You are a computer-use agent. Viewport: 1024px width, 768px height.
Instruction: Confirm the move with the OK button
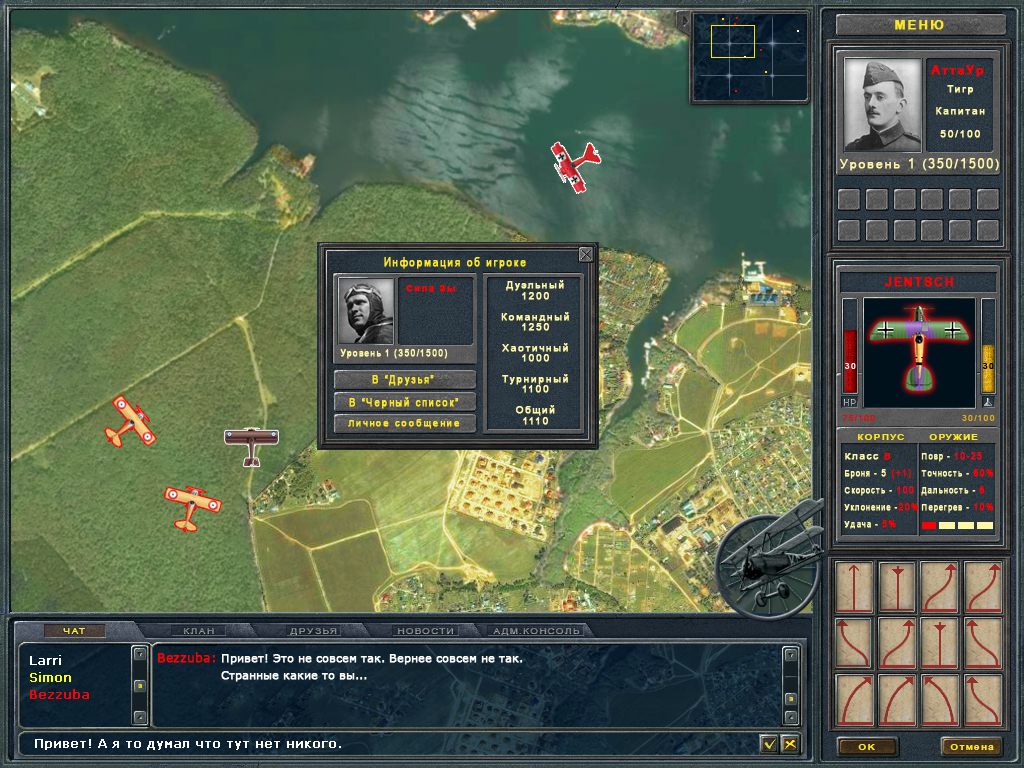866,747
